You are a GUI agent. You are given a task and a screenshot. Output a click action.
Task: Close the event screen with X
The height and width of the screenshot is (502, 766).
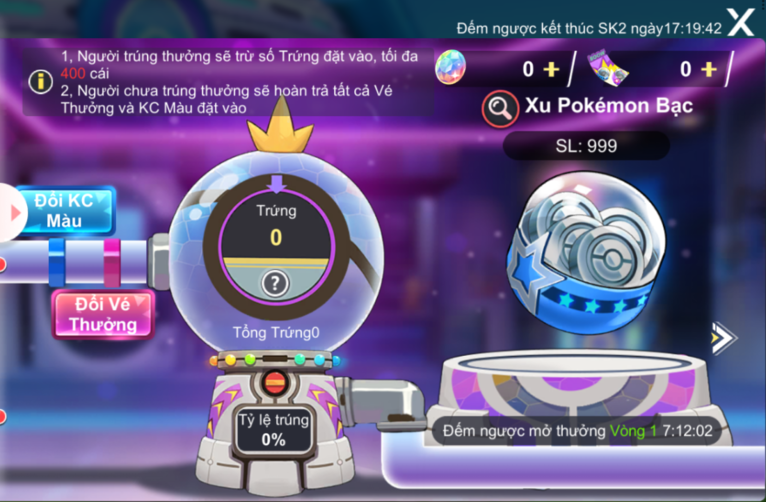740,22
